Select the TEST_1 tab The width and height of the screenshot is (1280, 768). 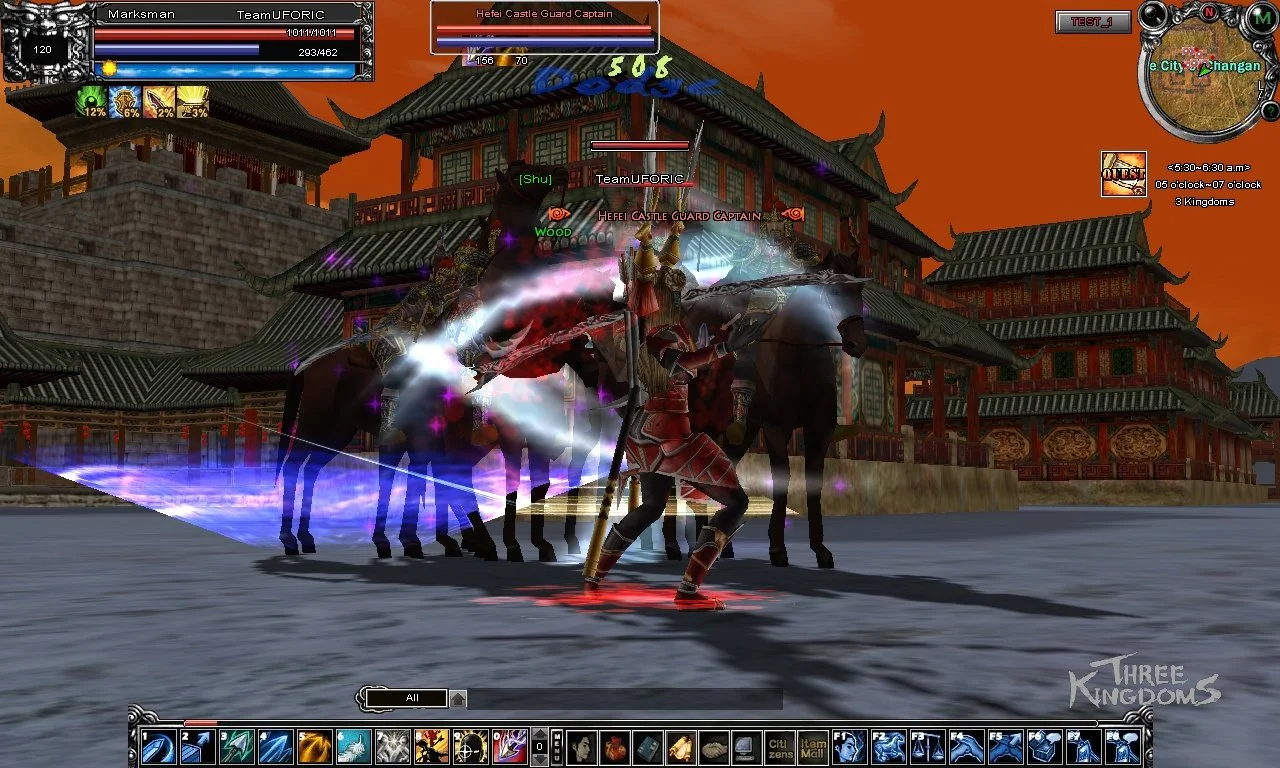(1092, 22)
